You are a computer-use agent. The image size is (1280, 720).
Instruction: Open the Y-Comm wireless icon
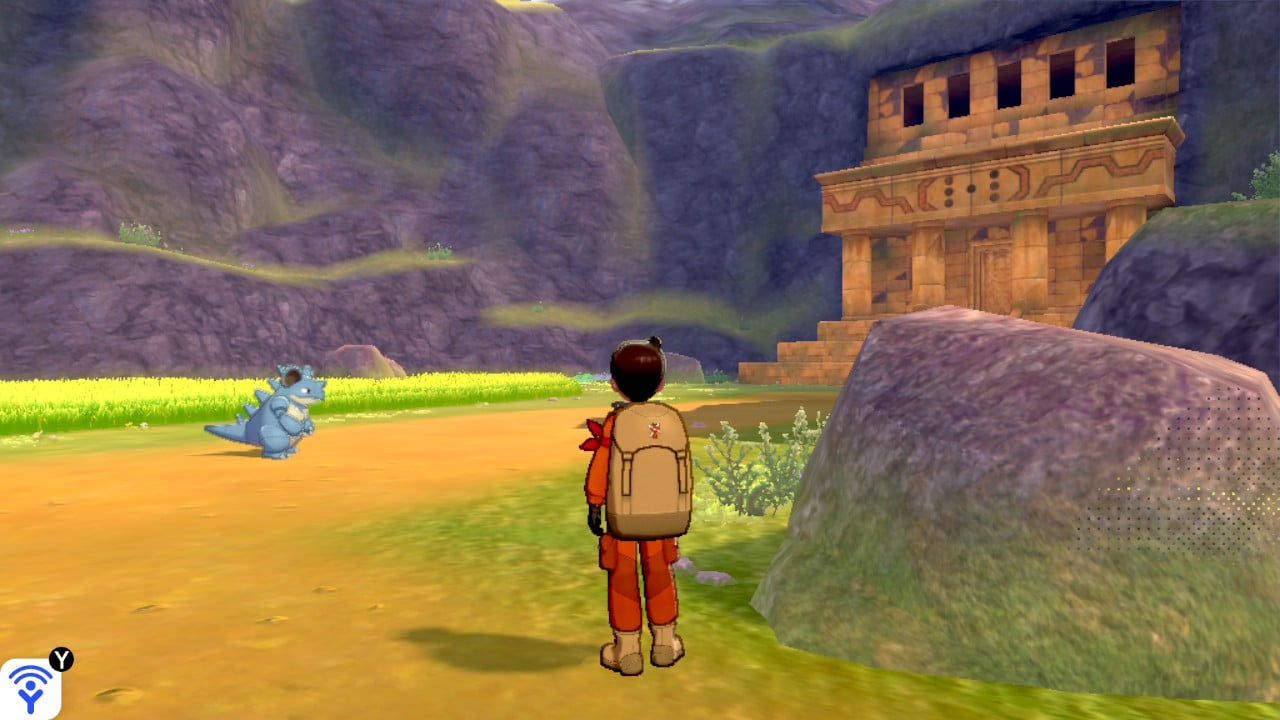30,688
